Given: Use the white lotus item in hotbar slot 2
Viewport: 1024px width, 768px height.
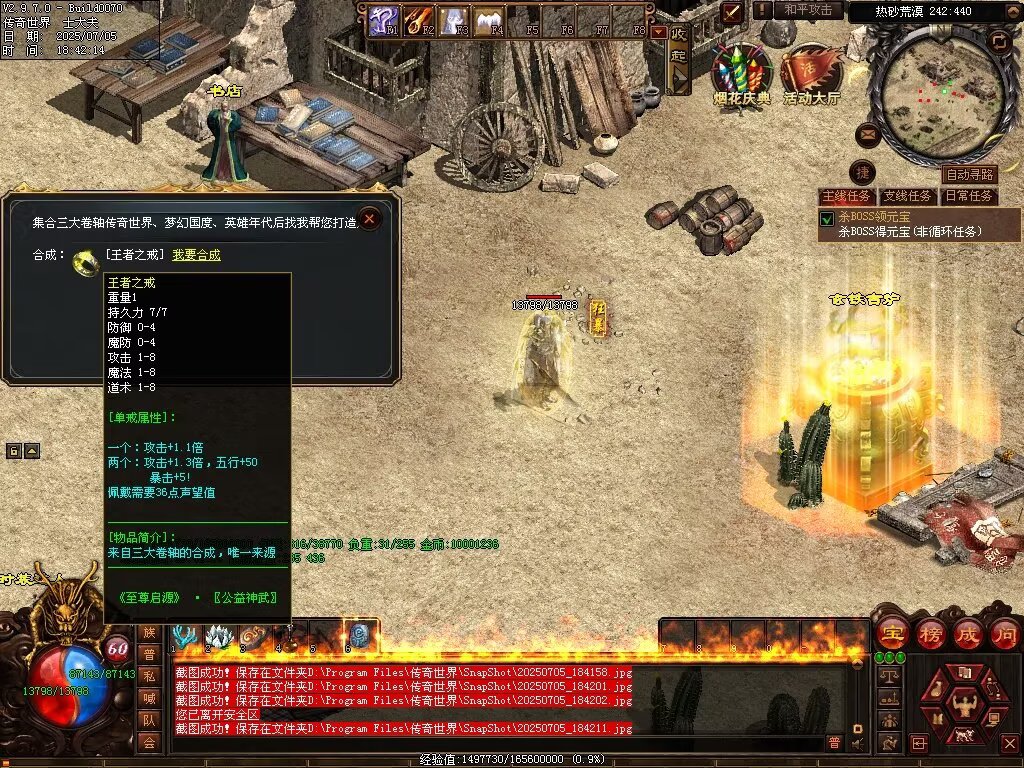Looking at the screenshot, I should [219, 636].
